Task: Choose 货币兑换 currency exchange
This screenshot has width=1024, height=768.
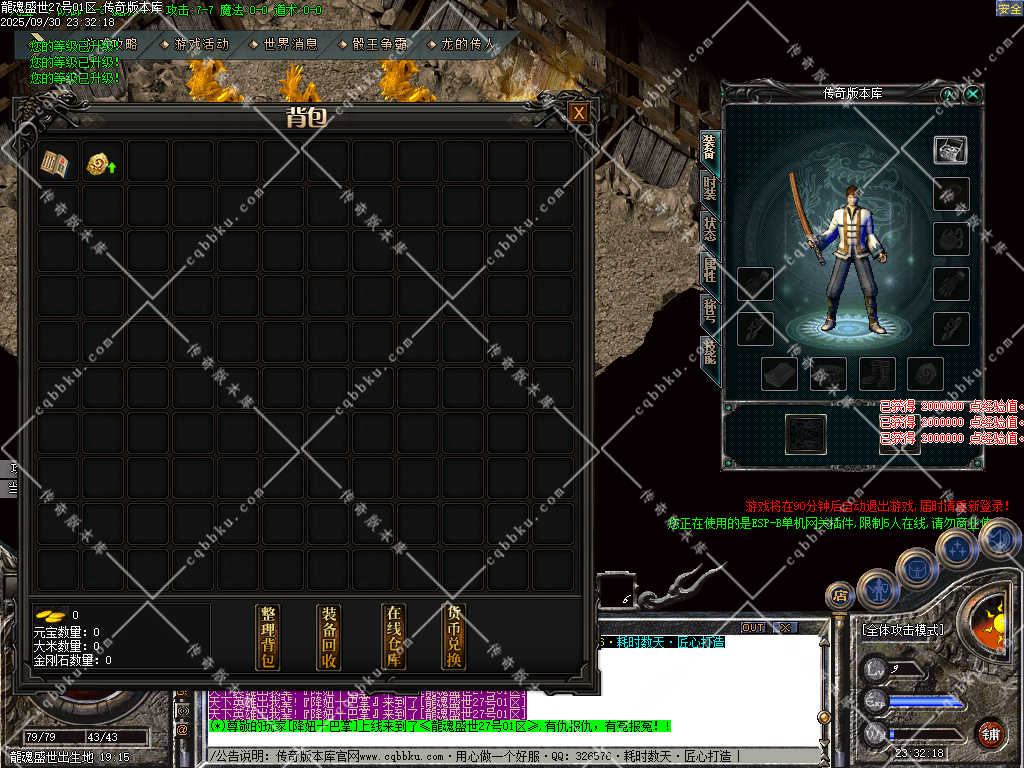Action: tap(455, 637)
